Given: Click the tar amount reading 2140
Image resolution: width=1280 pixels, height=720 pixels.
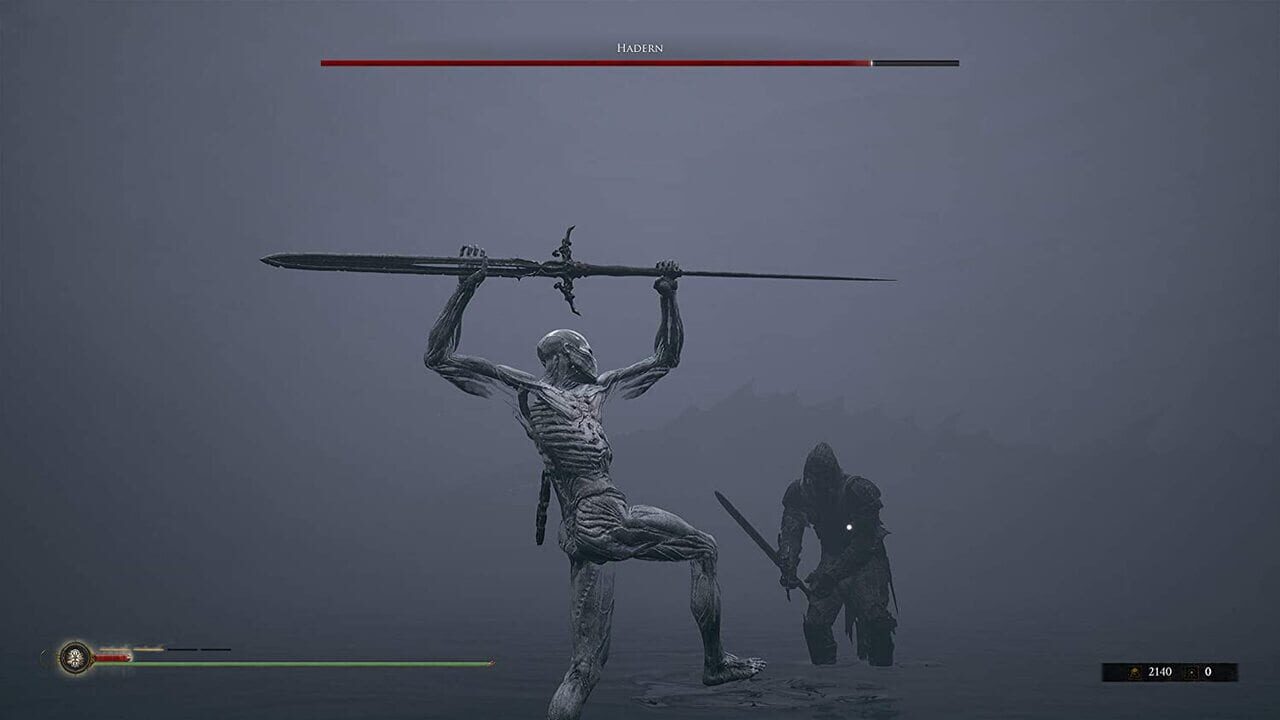Looking at the screenshot, I should pyautogui.click(x=1160, y=671).
